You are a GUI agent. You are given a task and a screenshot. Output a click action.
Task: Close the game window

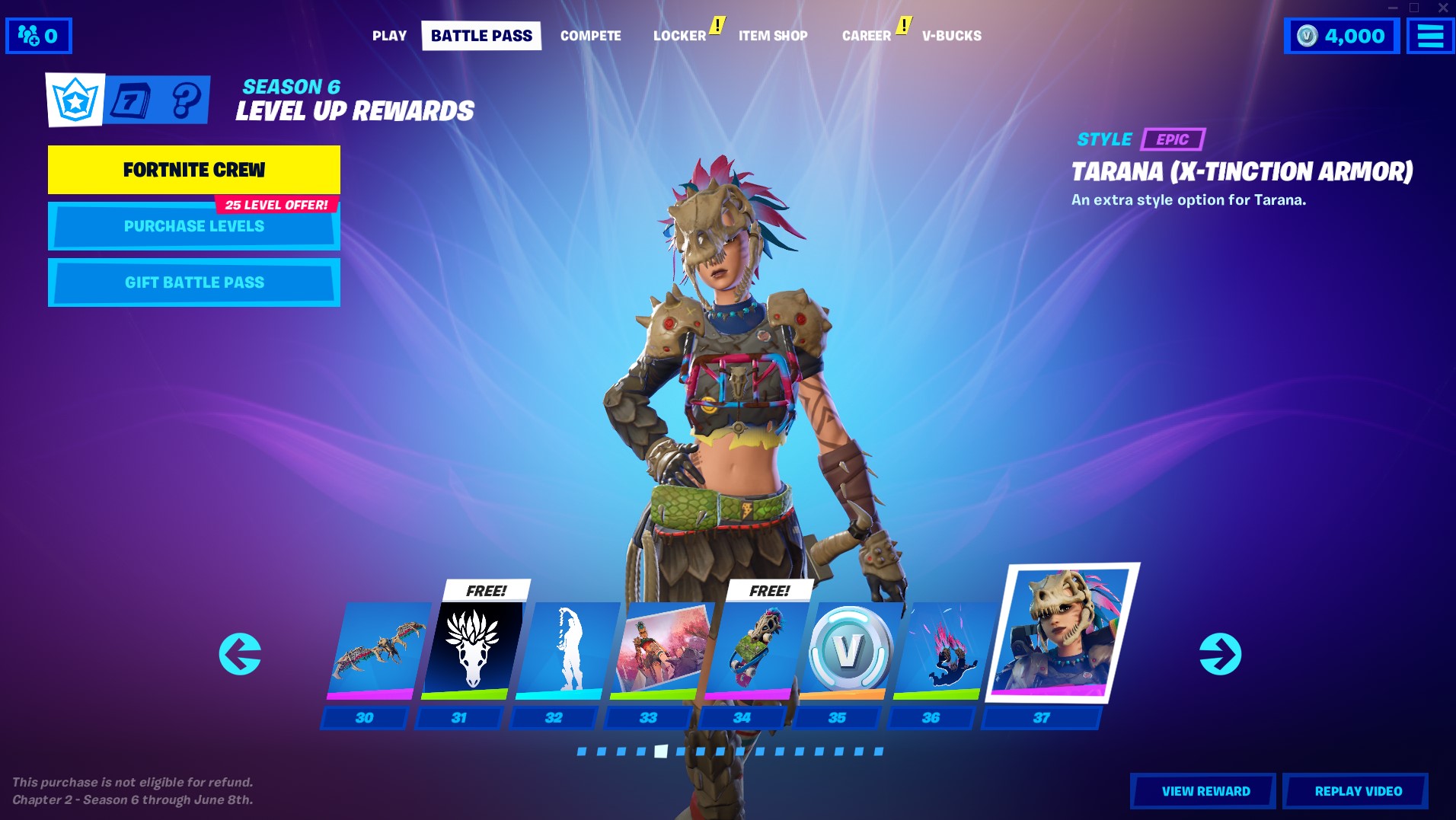(1442, 8)
